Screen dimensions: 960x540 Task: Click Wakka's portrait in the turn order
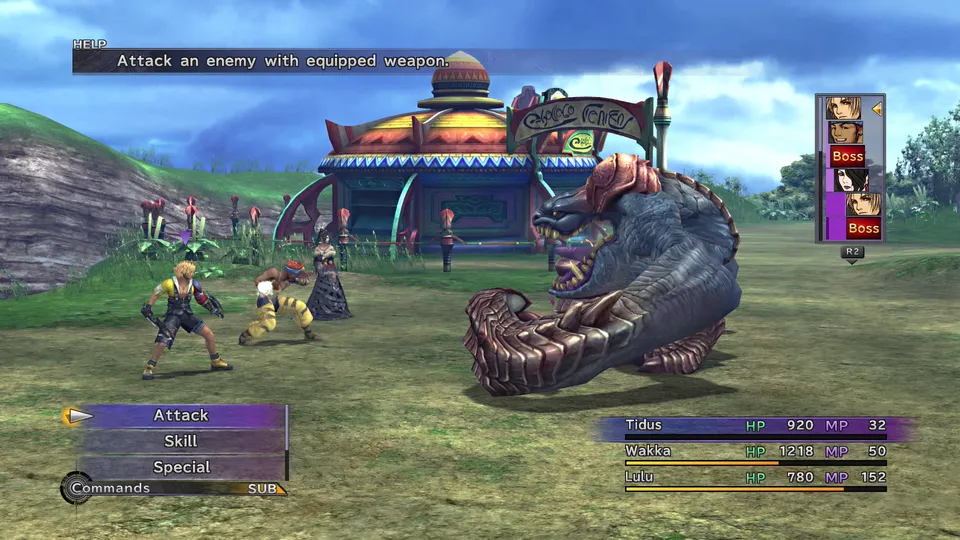(x=845, y=132)
